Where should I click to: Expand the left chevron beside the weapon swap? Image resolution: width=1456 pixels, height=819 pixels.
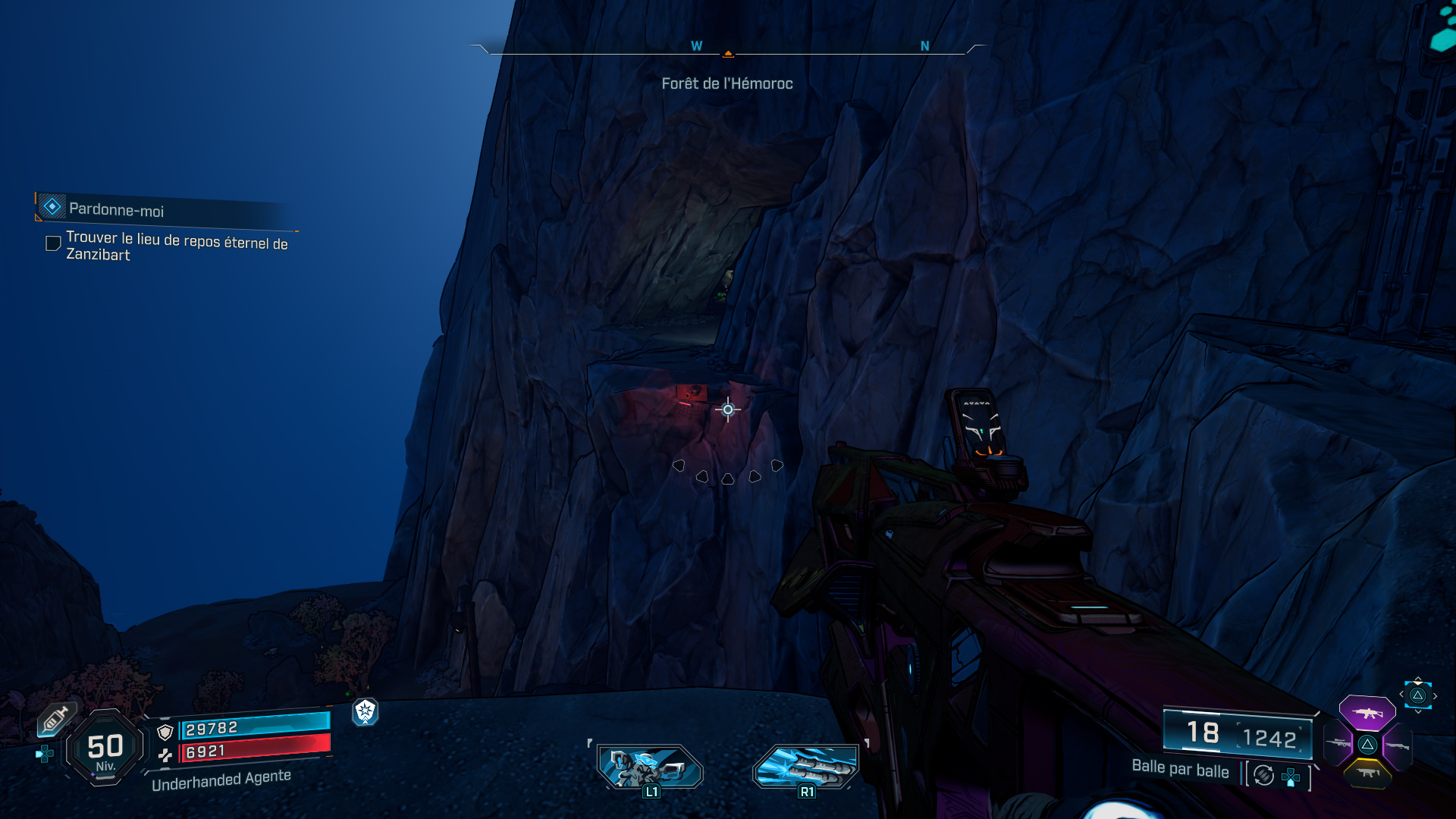pos(1401,694)
